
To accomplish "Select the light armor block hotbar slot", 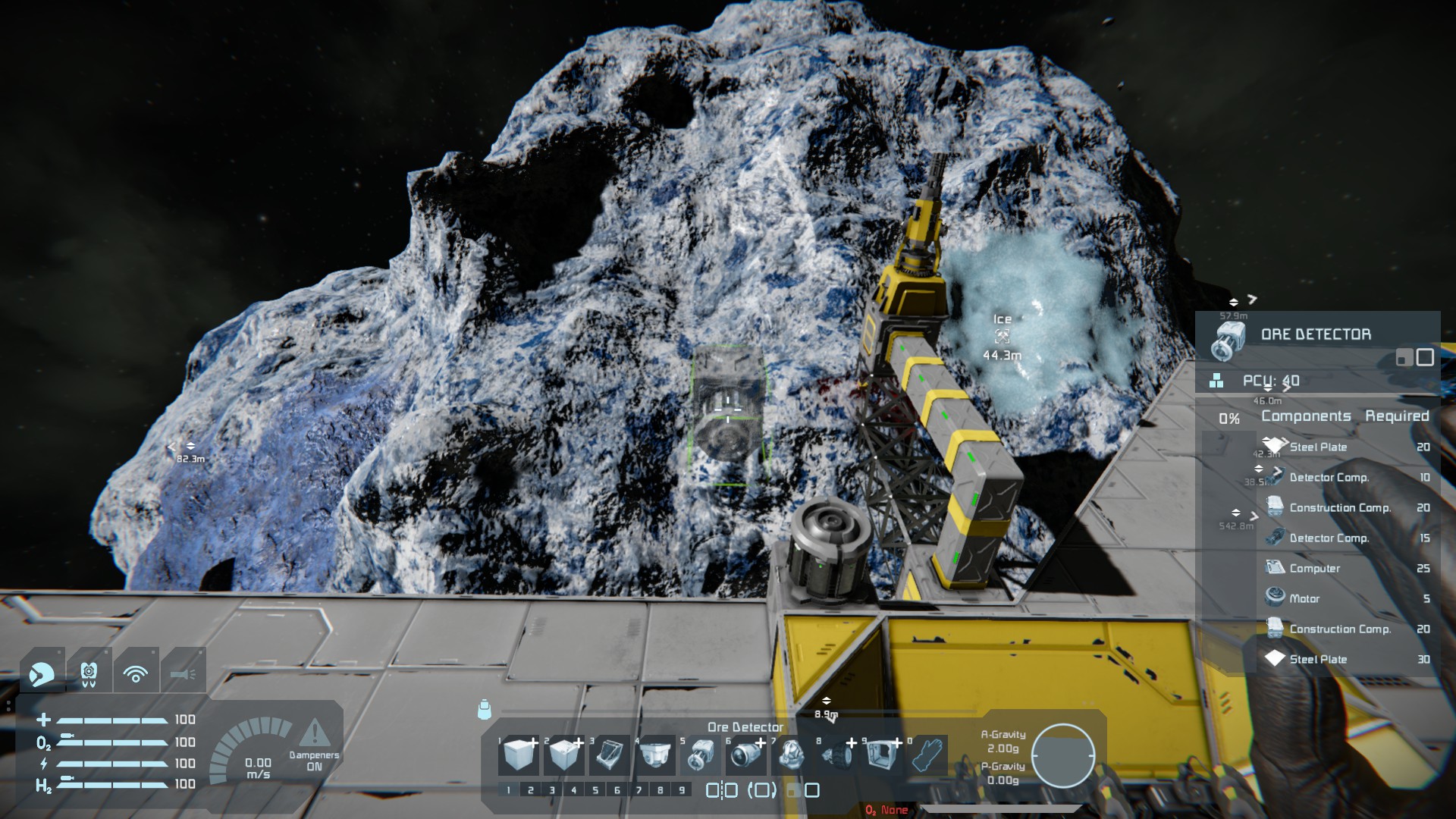I will pos(519,755).
